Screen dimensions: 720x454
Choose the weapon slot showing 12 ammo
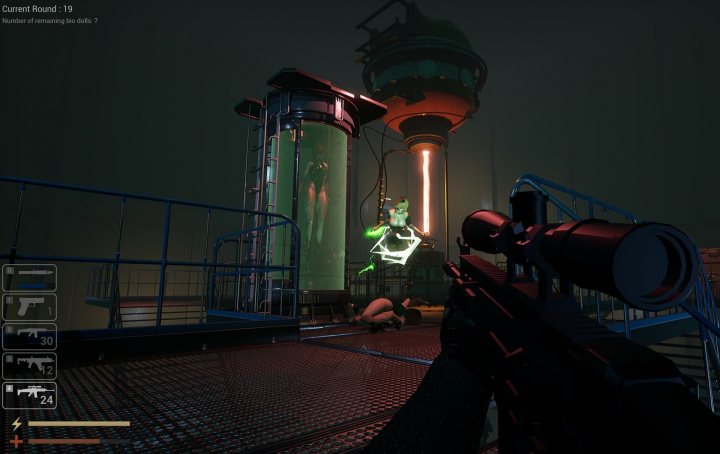[29, 366]
